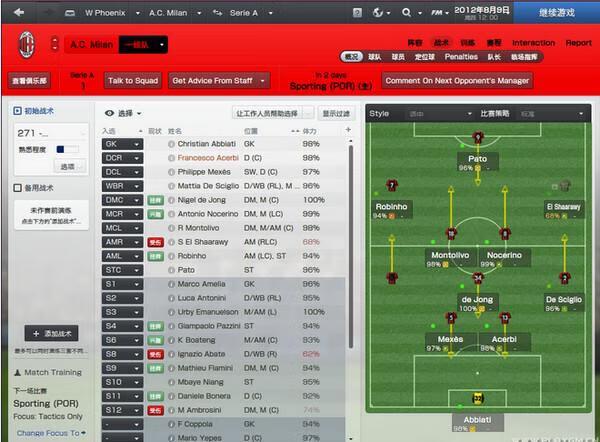Screen dimensions: 600x442
Task: Open the Interaction section
Action: coord(533,43)
